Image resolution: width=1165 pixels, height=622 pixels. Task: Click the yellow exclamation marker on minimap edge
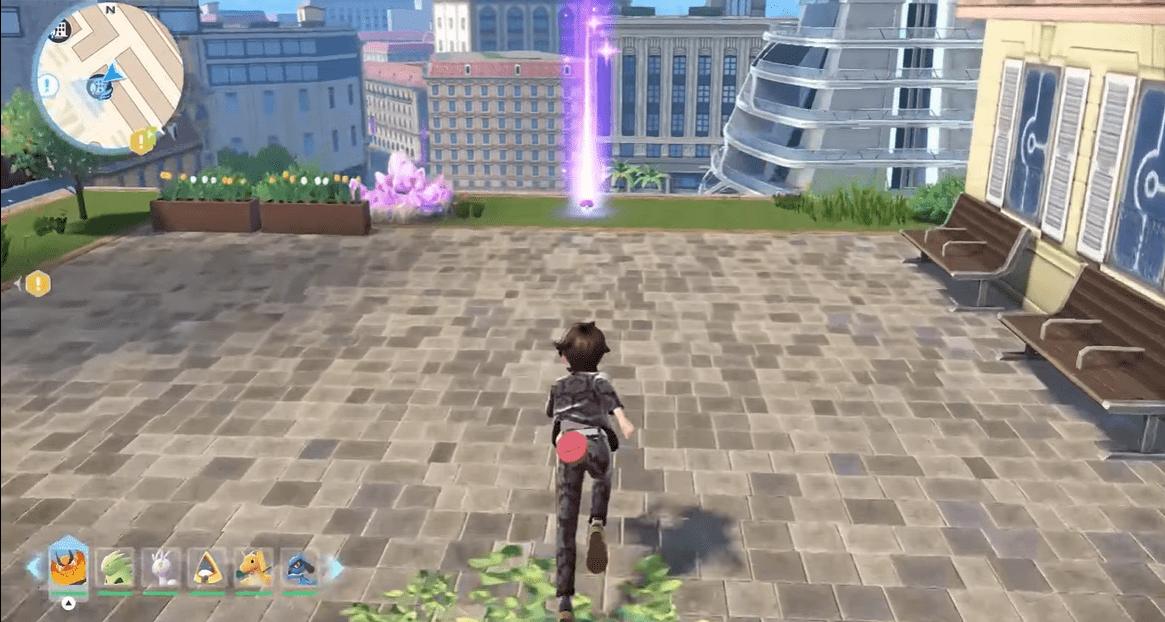click(142, 141)
